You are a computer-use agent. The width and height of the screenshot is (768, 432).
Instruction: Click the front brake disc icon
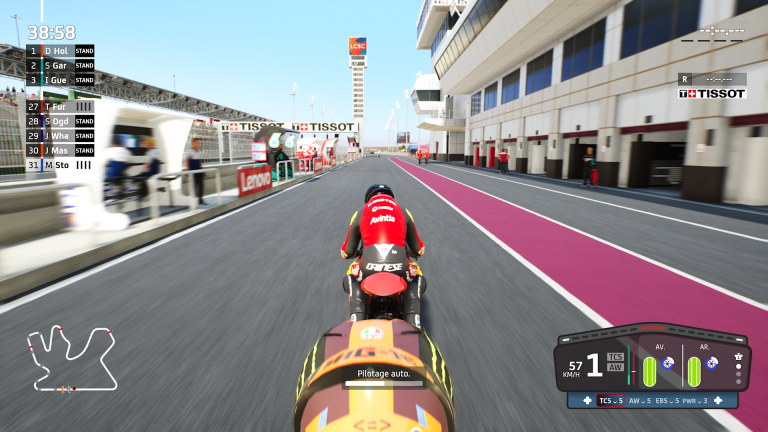668,363
